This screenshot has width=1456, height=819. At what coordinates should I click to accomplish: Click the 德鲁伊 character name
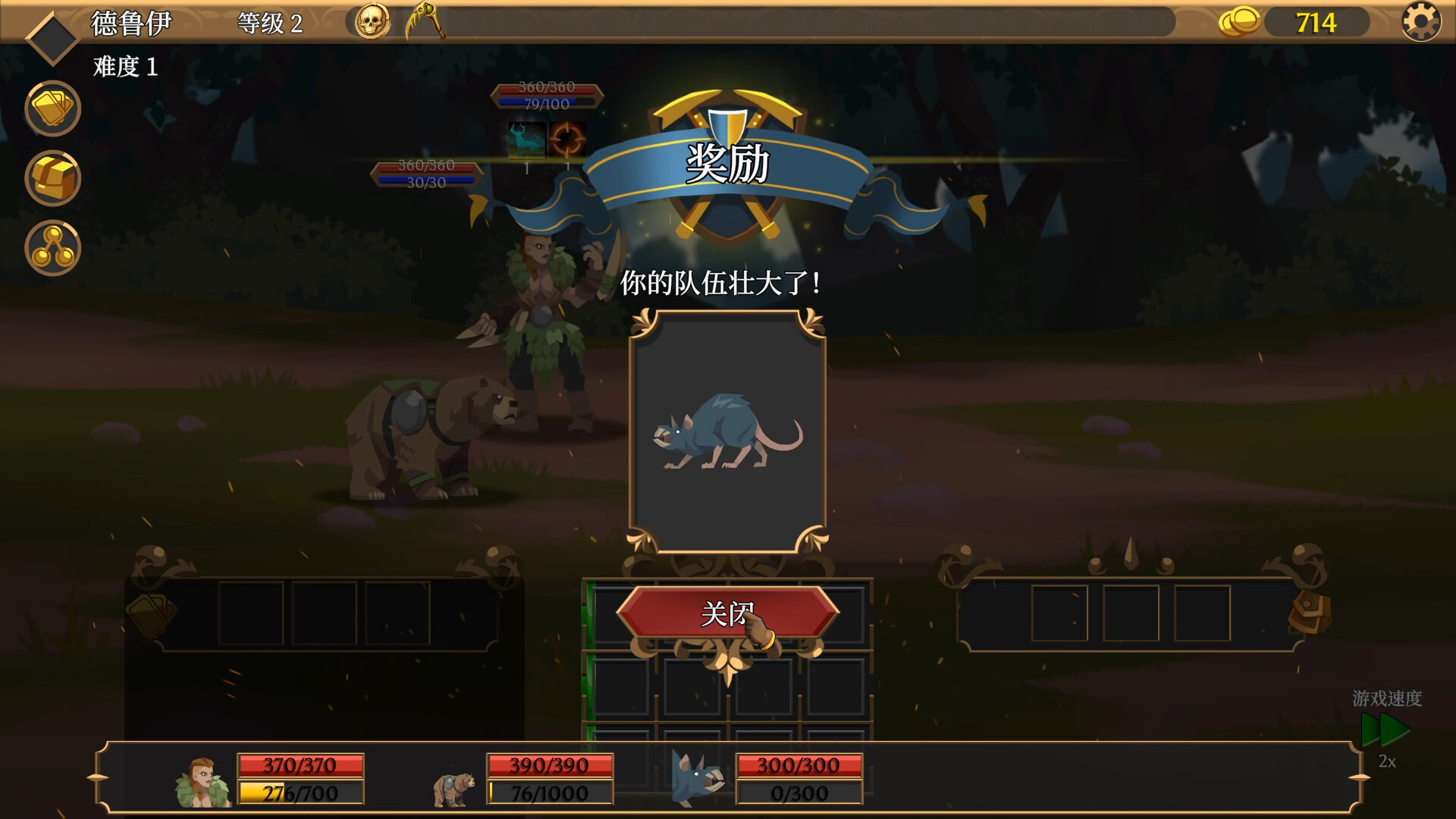point(130,21)
